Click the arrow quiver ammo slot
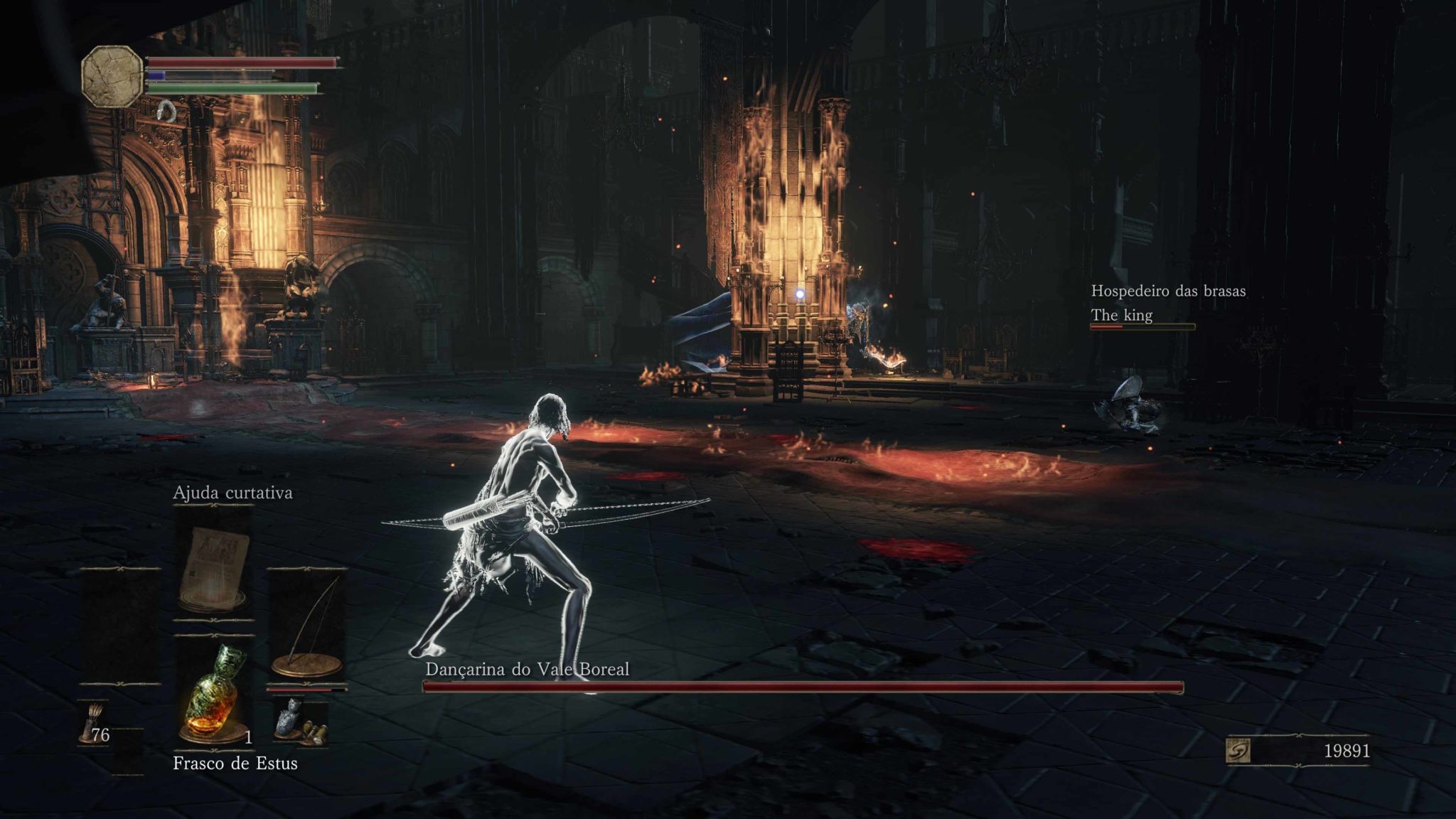1456x819 pixels. point(93,722)
